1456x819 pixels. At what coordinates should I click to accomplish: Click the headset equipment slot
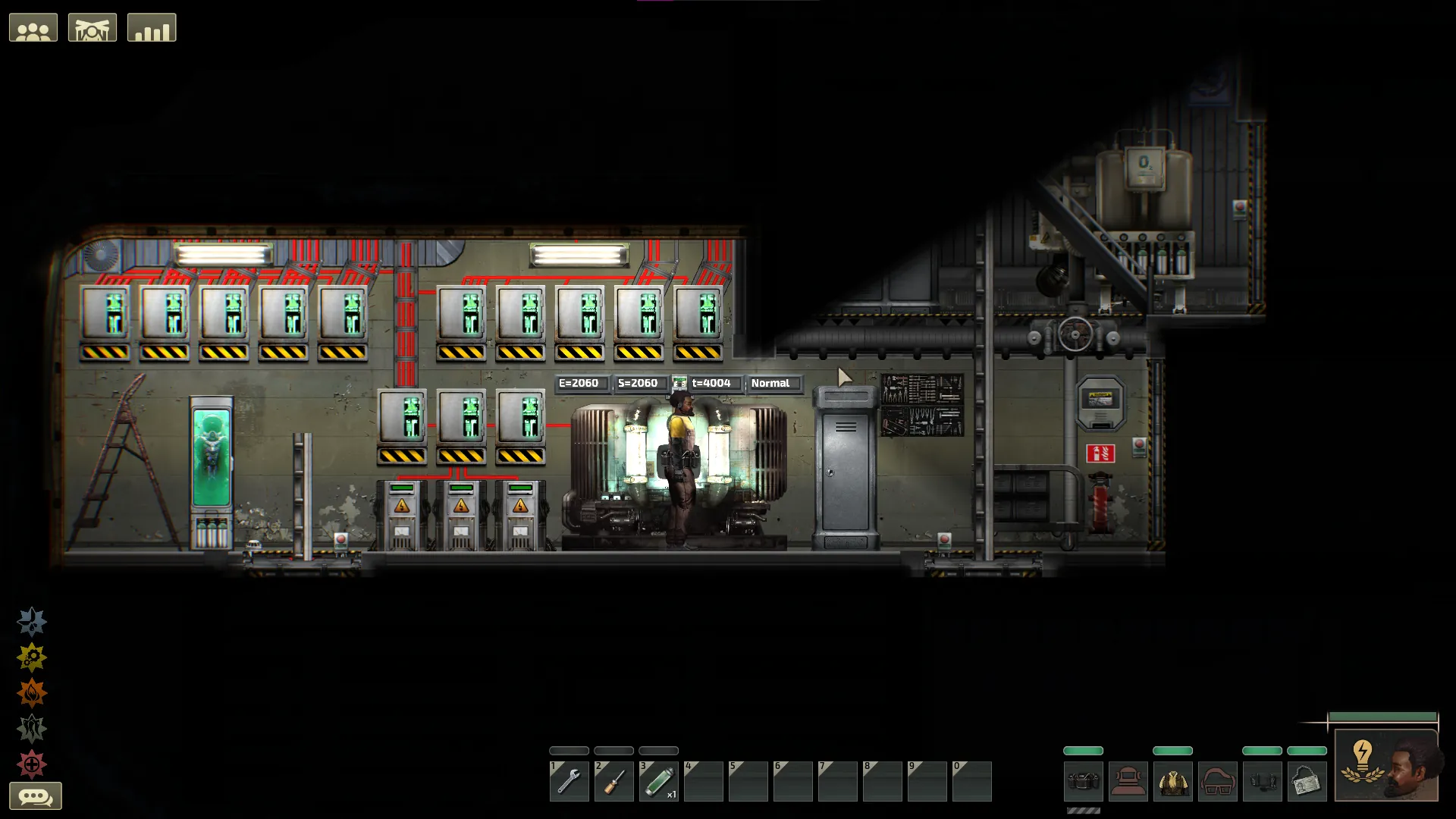coord(1262,781)
